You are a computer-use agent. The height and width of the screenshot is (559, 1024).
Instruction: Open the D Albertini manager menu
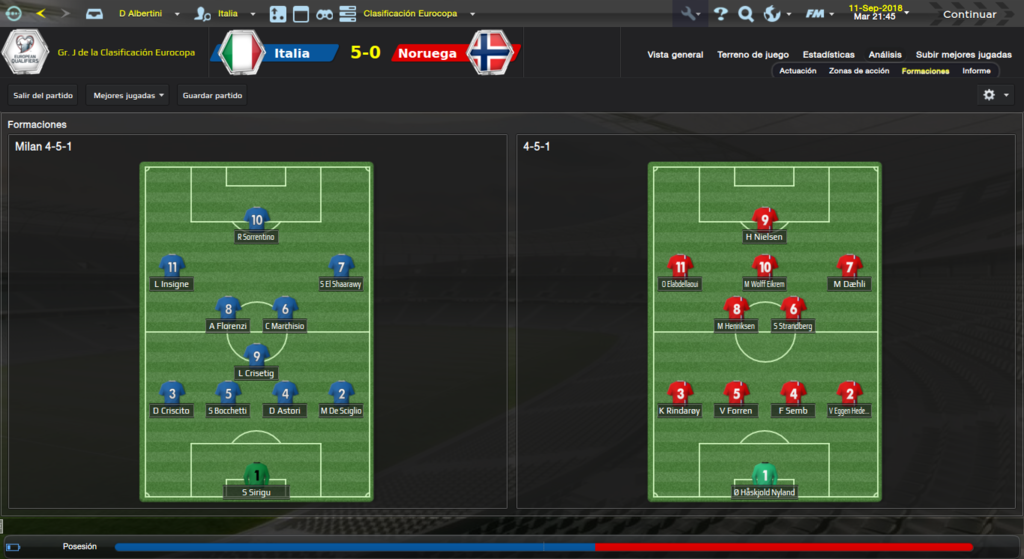point(149,14)
